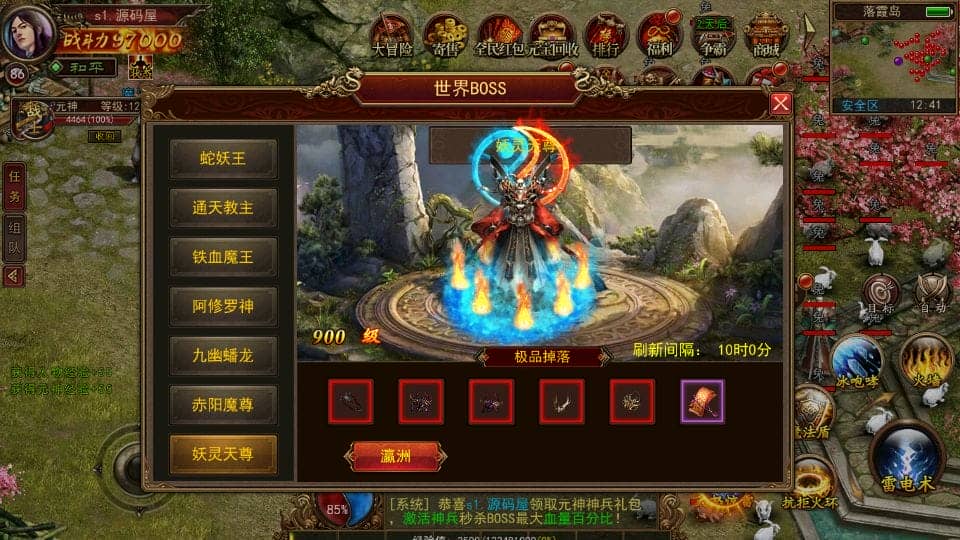Choose 赤阳魔尊 from the boss list
Viewport: 960px width, 540px height.
[223, 404]
